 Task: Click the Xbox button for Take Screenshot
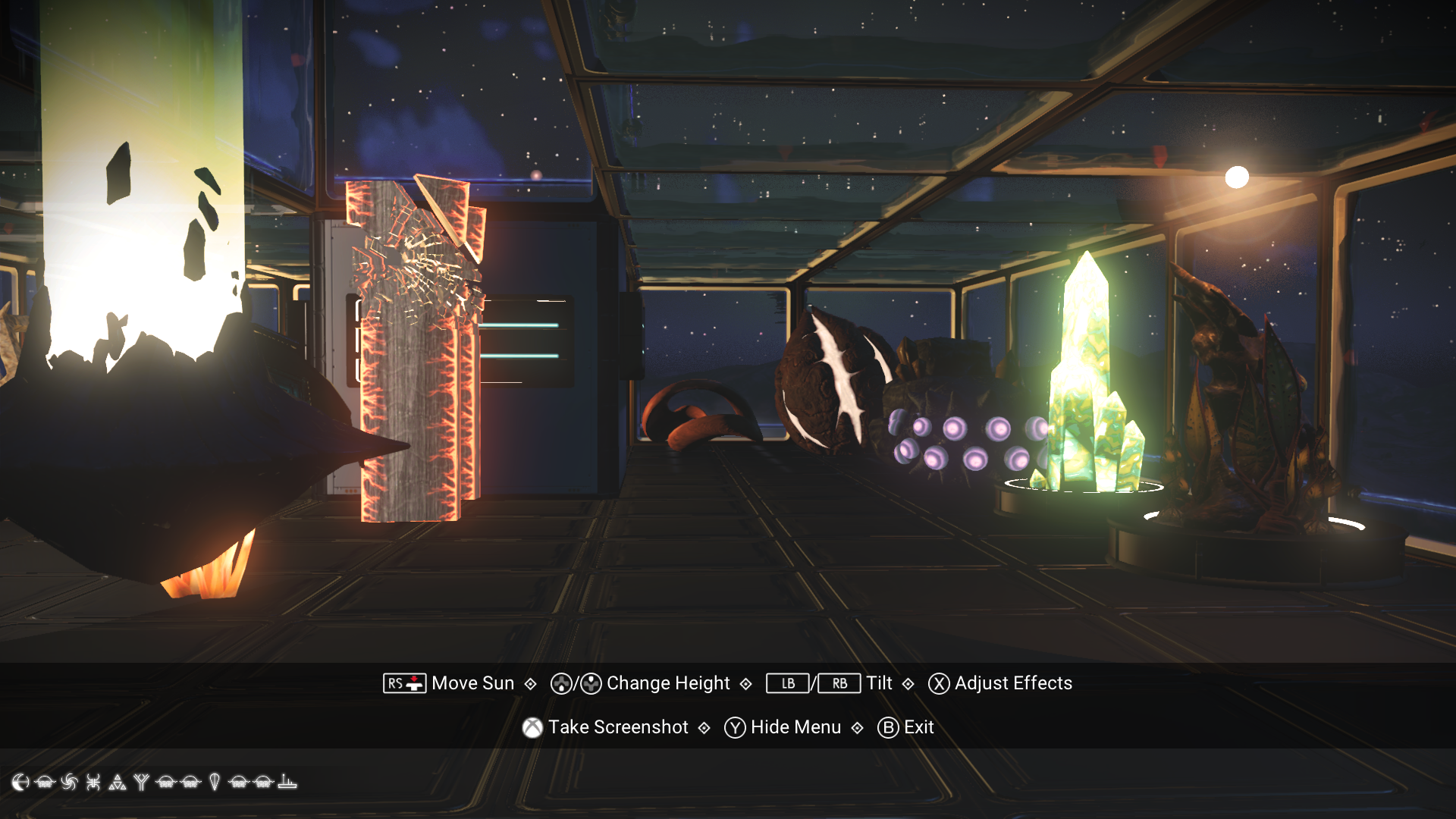tap(533, 726)
